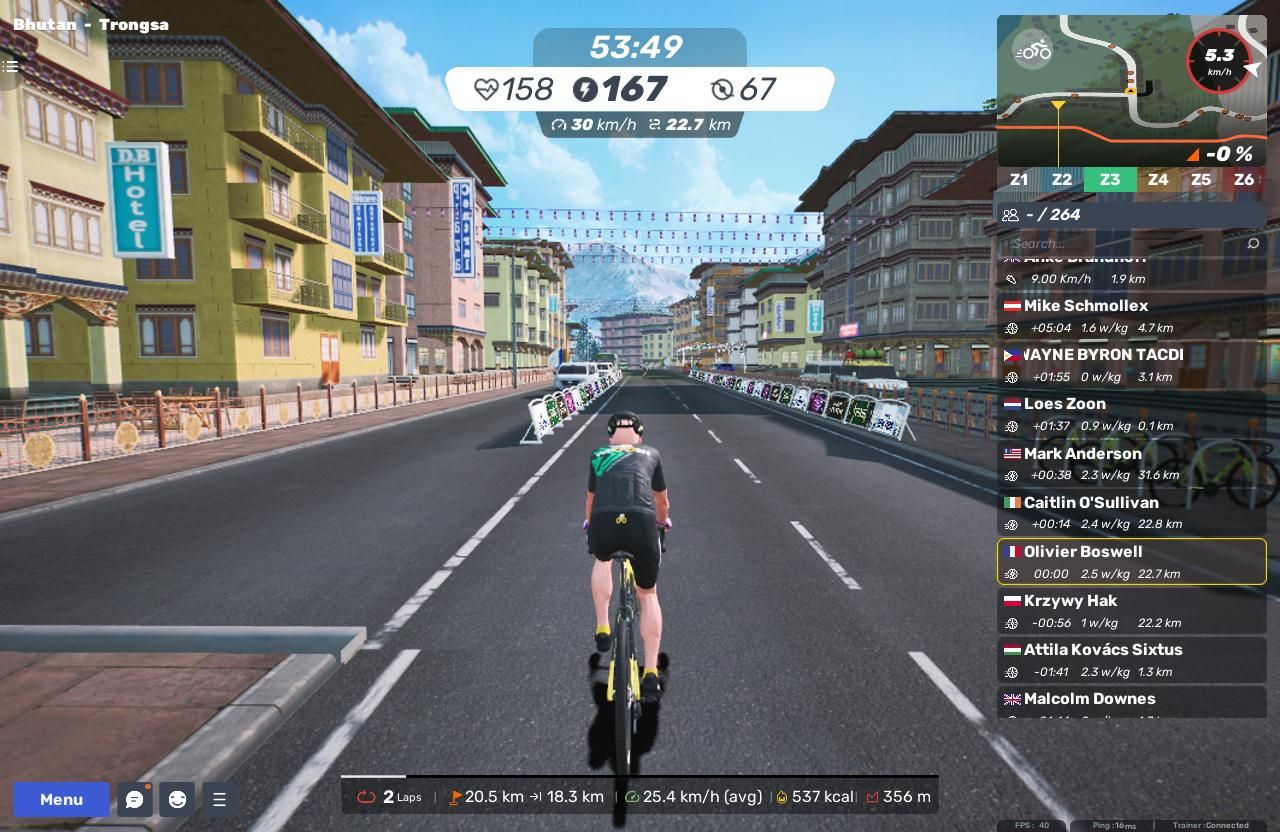Toggle the list button beside the emote icon
1280x832 pixels.
click(x=219, y=799)
